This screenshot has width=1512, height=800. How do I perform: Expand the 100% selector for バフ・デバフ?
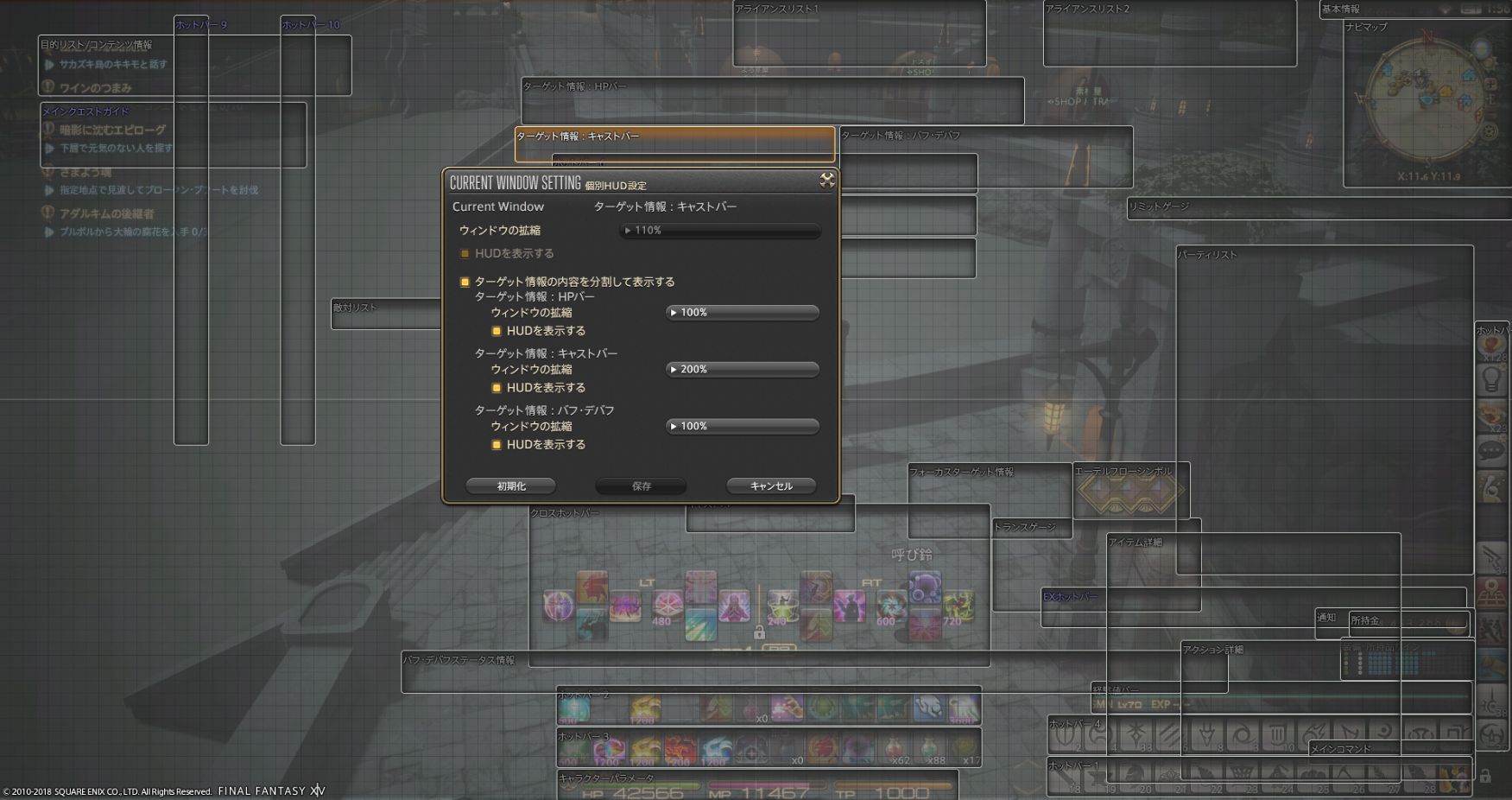pyautogui.click(x=742, y=425)
